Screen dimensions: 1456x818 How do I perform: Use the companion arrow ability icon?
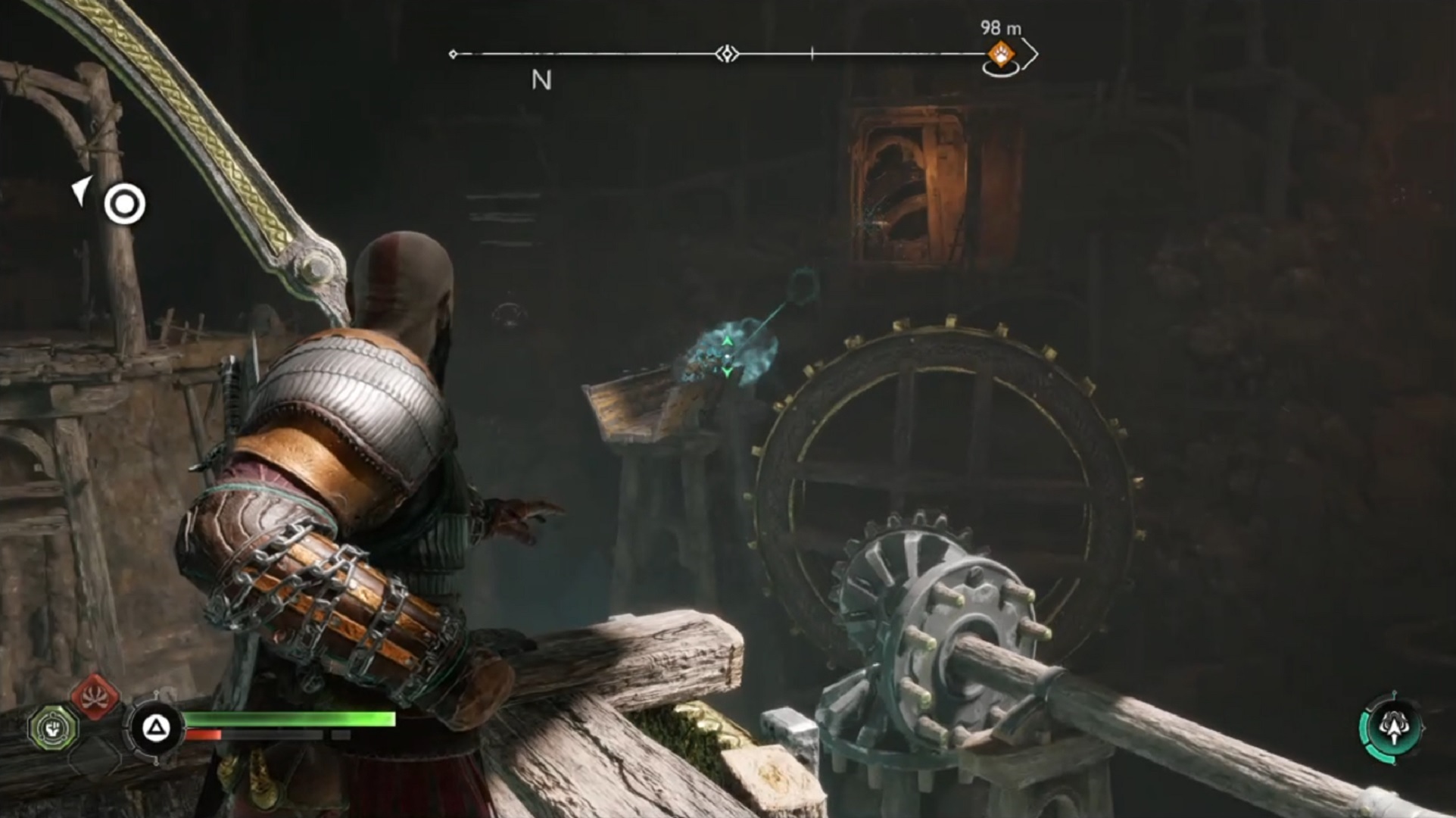pyautogui.click(x=1393, y=727)
